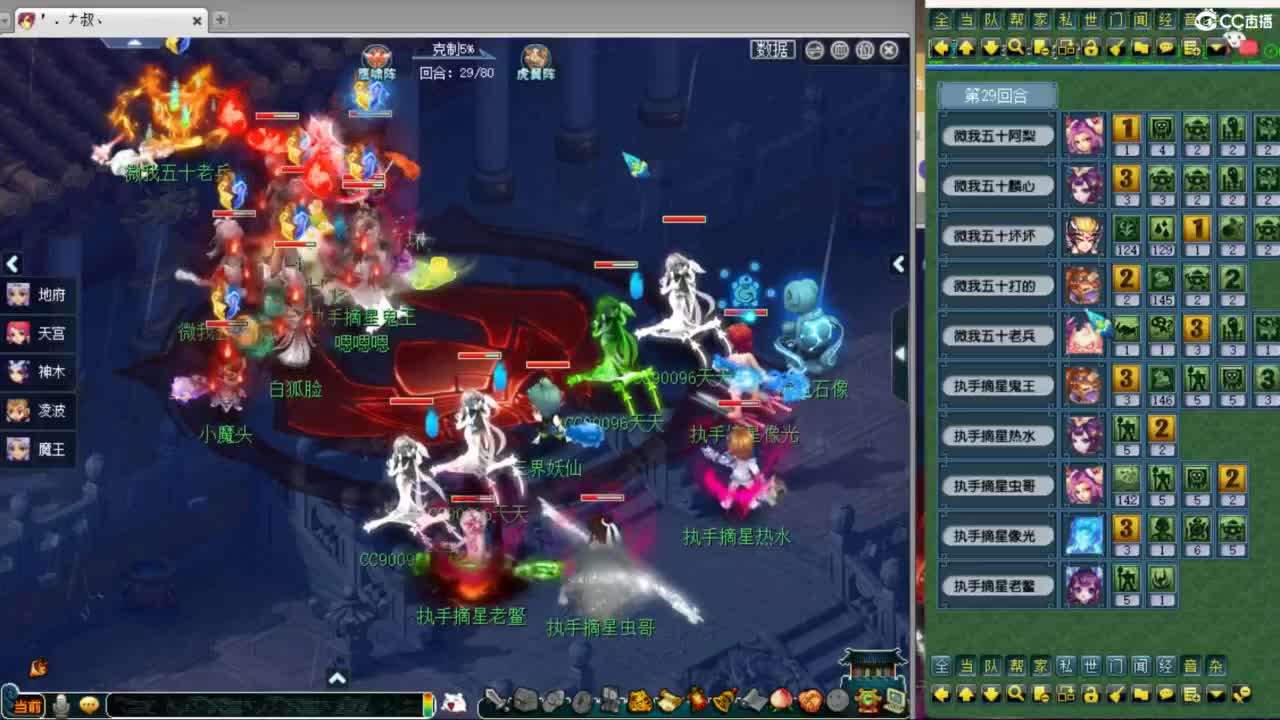Click the 微我五十阿梨 player name button
Viewport: 1280px width, 720px height.
pyautogui.click(x=997, y=135)
